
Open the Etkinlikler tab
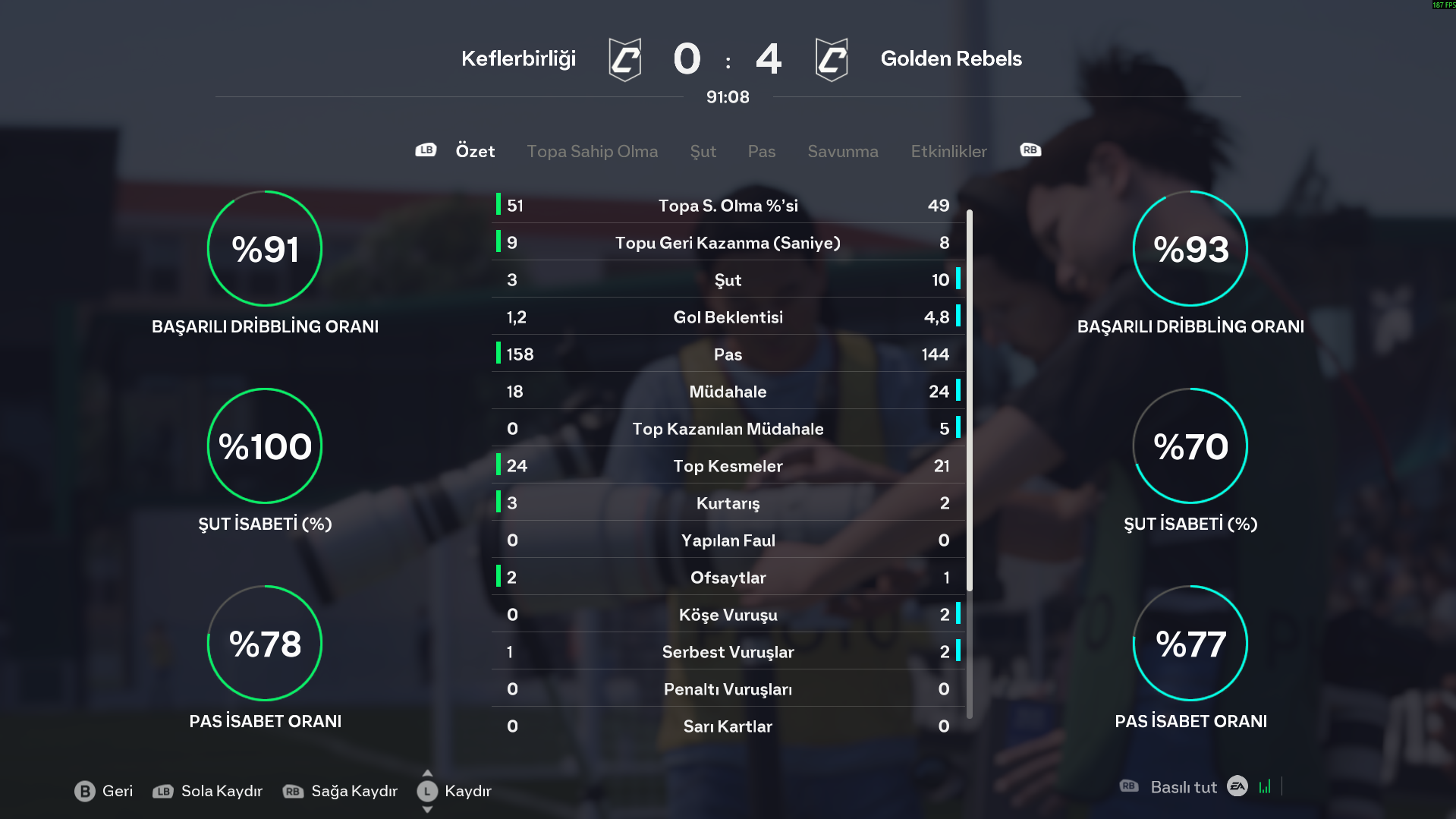coord(948,151)
